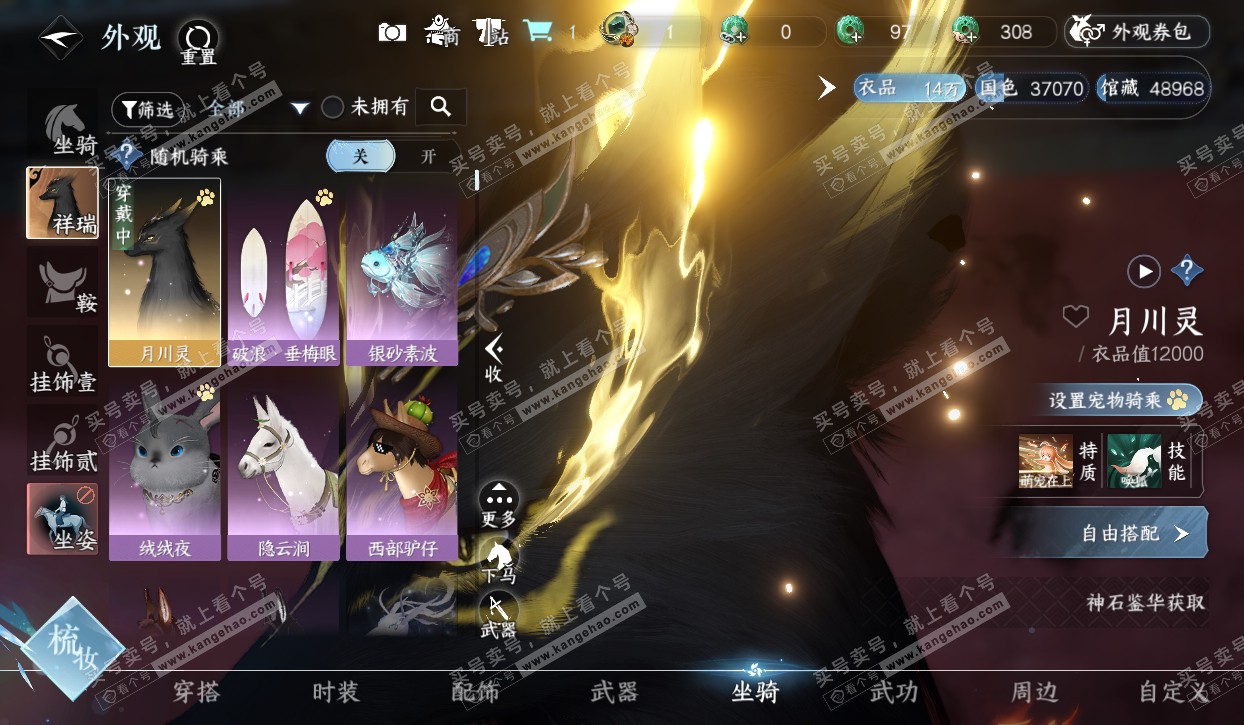1244x725 pixels.
Task: Tick the 未拥有 checkbox
Action: pos(333,108)
